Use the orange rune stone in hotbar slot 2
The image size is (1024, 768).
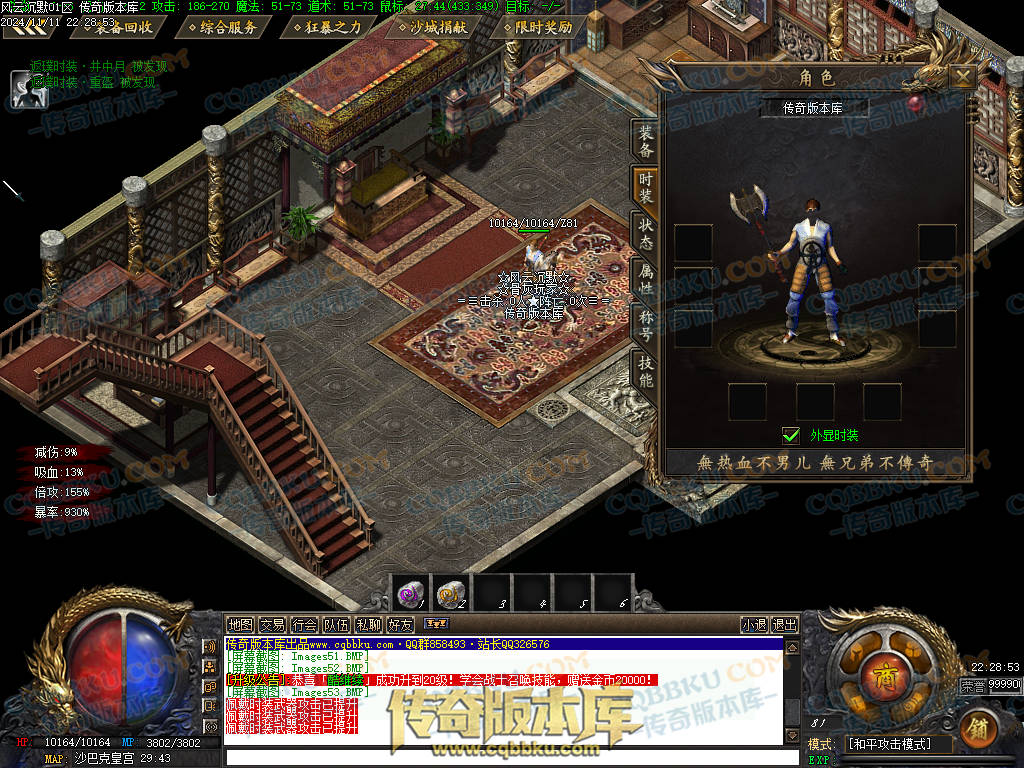[451, 593]
